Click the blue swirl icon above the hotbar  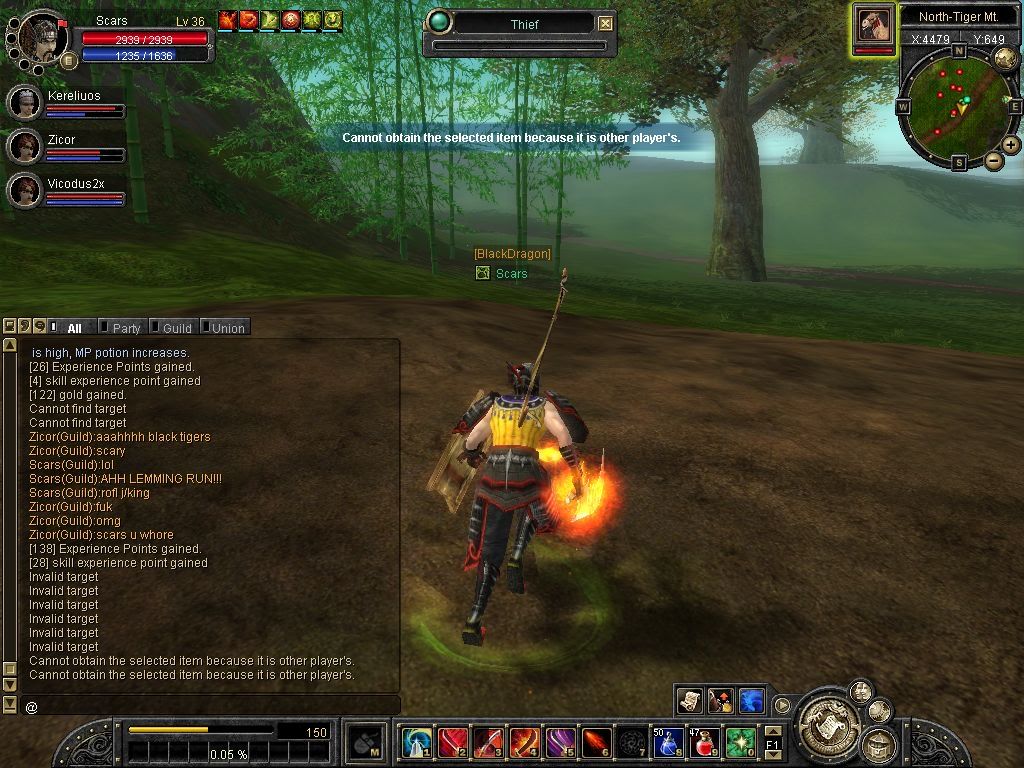click(x=750, y=700)
